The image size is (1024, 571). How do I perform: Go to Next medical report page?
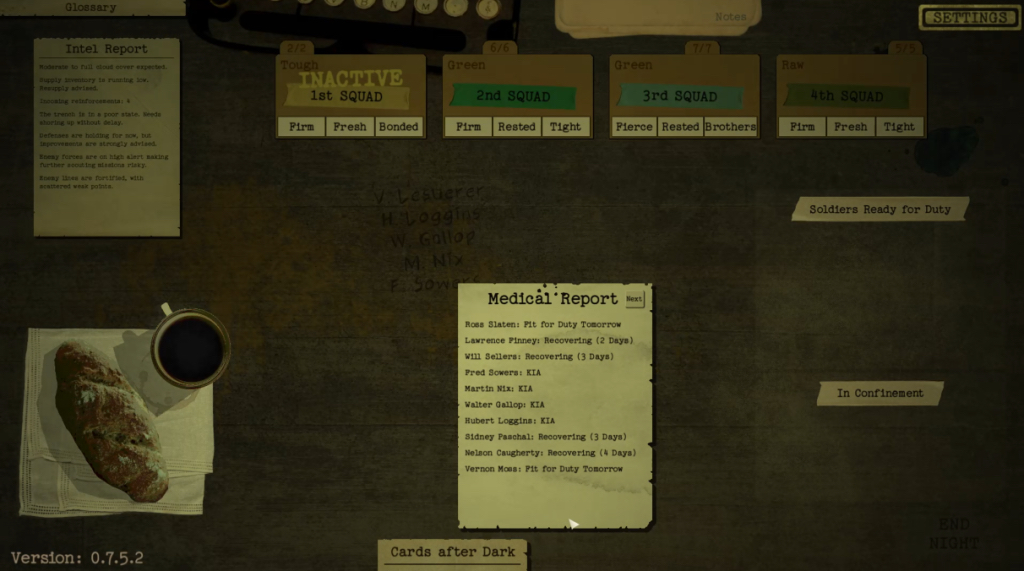[x=634, y=299]
